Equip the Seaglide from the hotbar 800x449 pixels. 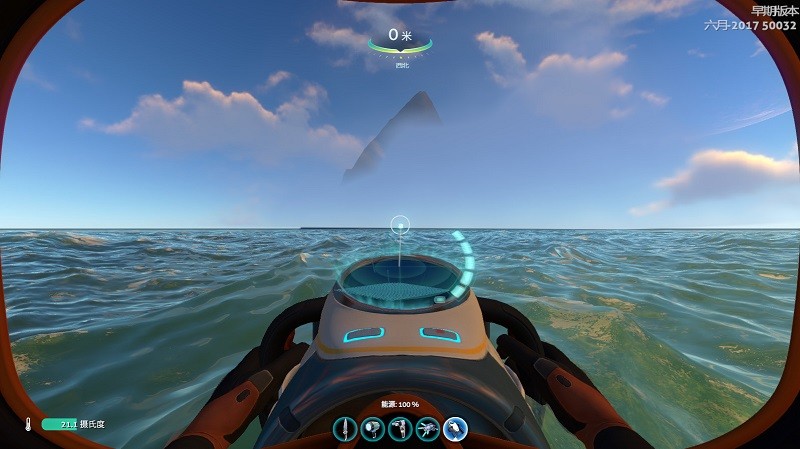click(x=428, y=430)
